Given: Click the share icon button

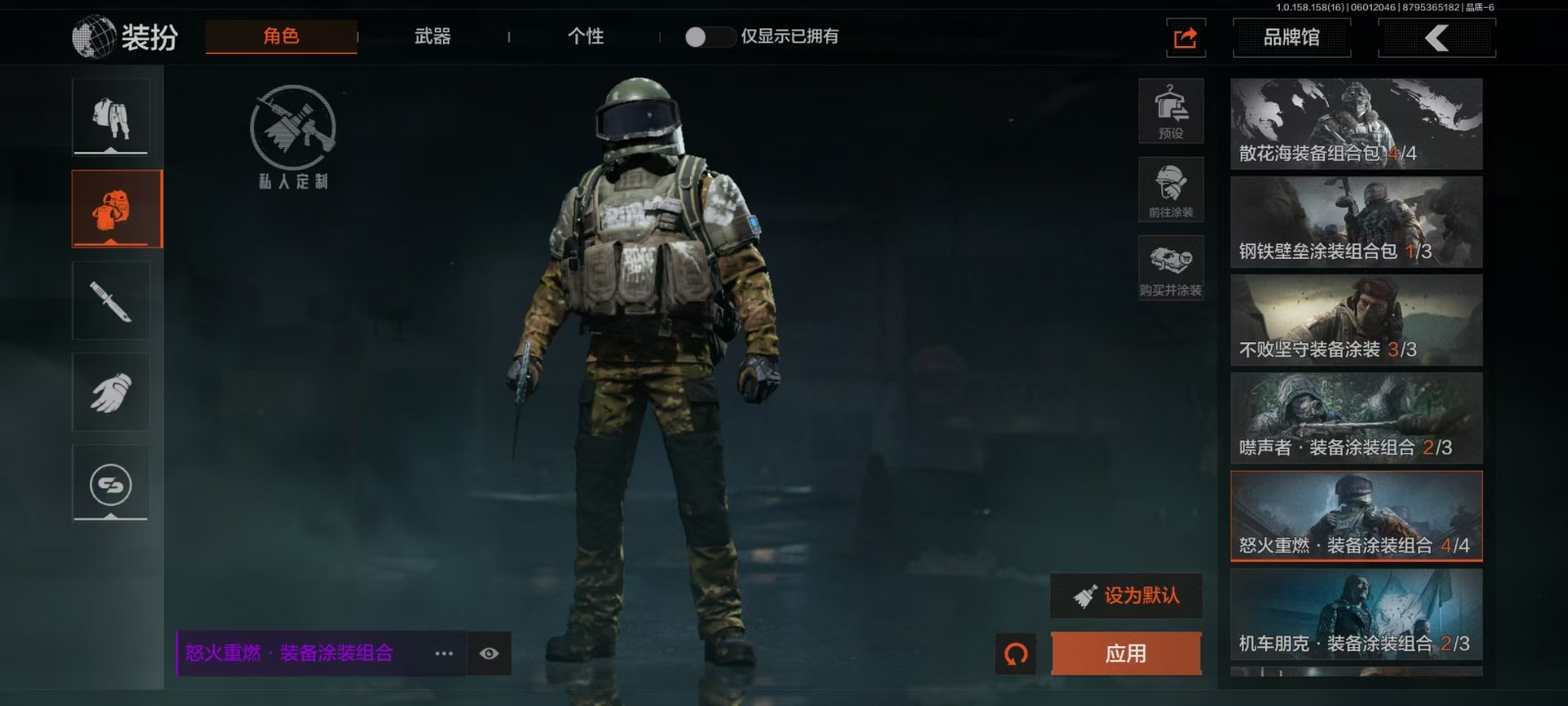Looking at the screenshot, I should tap(1185, 38).
